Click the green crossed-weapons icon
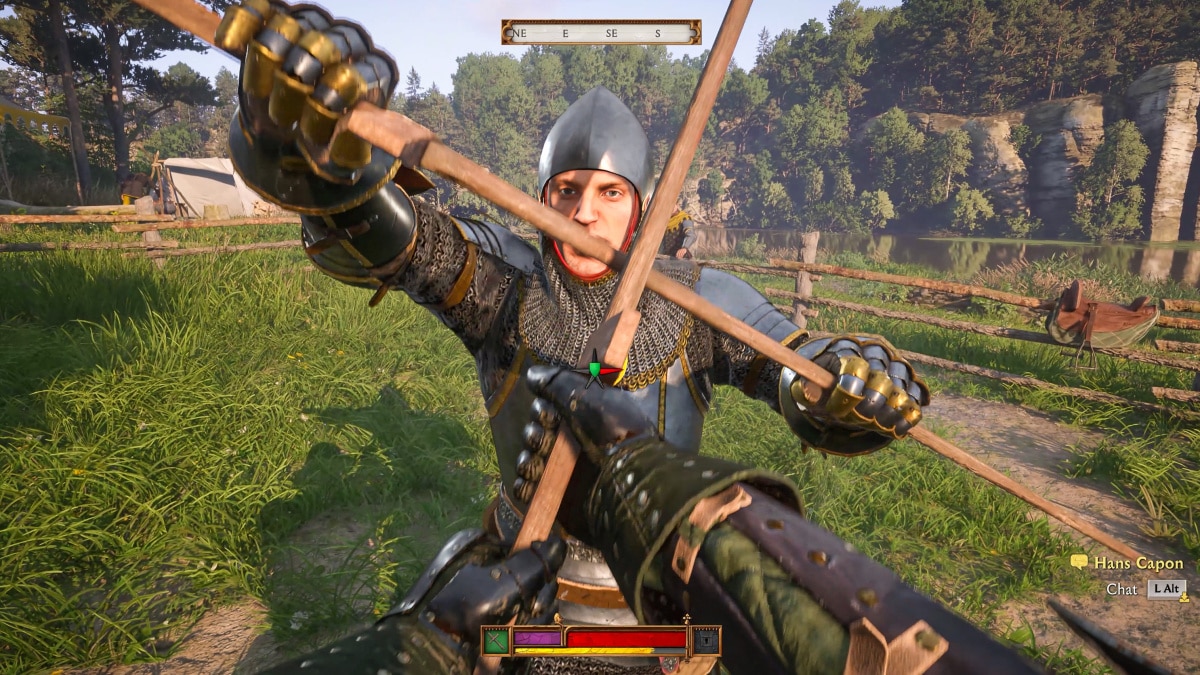 (496, 640)
